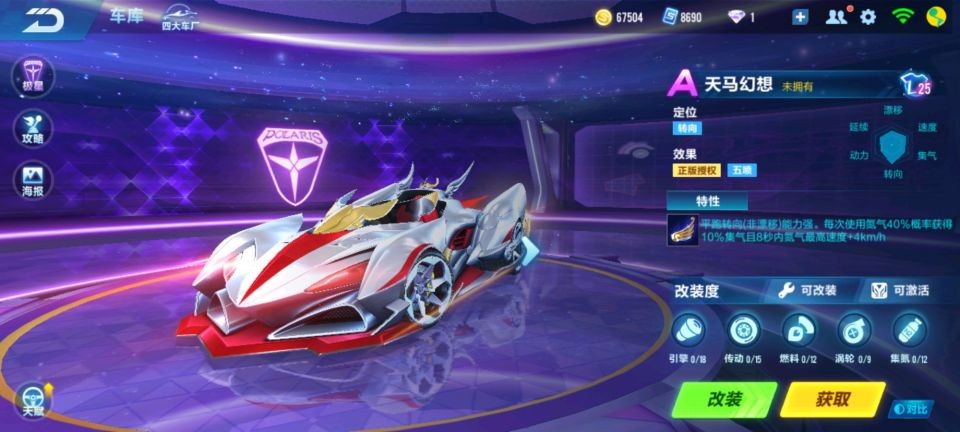This screenshot has height=432, width=960.
Task: Open the friends list icon
Action: [x=836, y=17]
